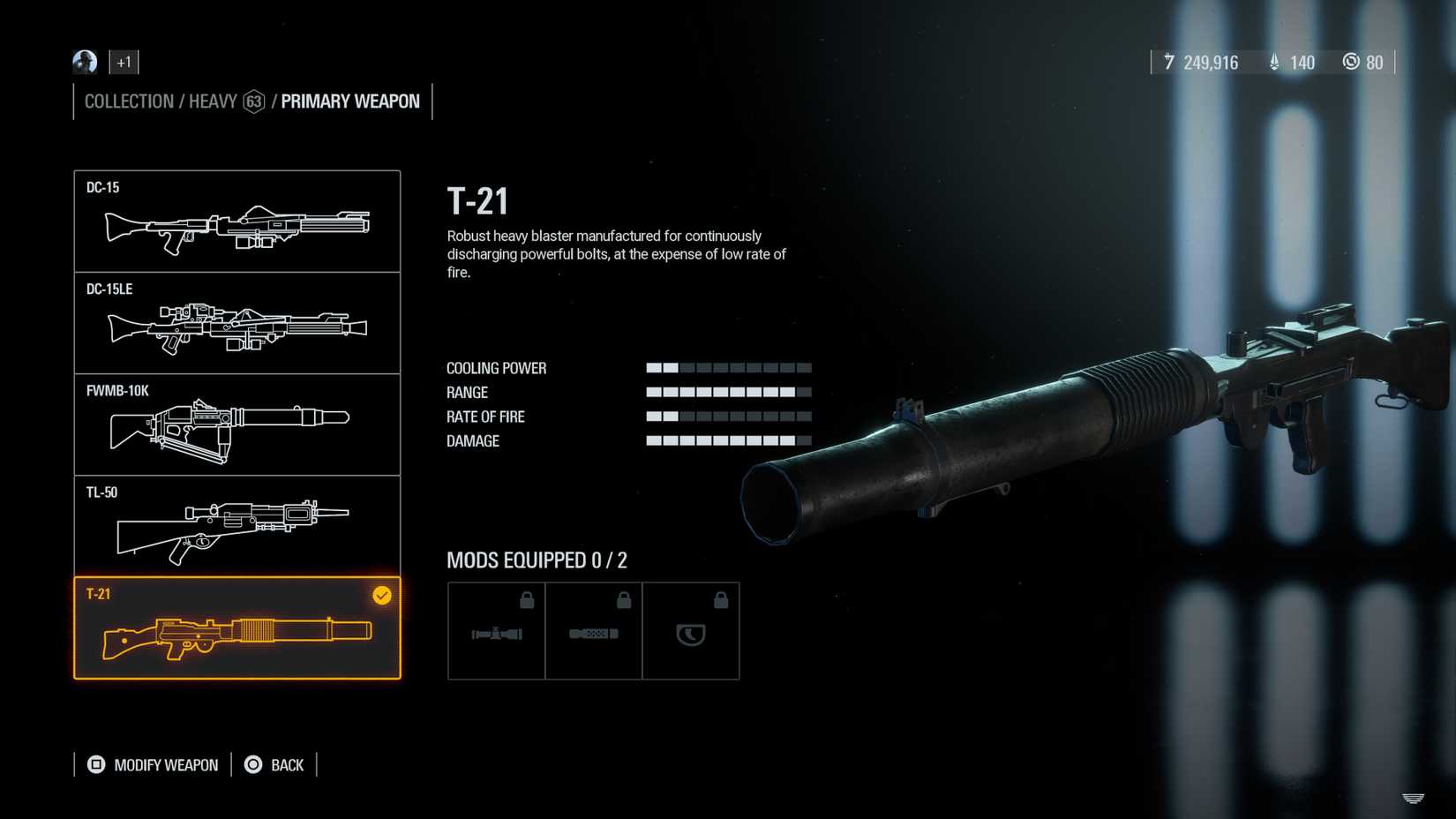Open the locked trigger mod slot
This screenshot has width=1456, height=819.
tap(692, 630)
